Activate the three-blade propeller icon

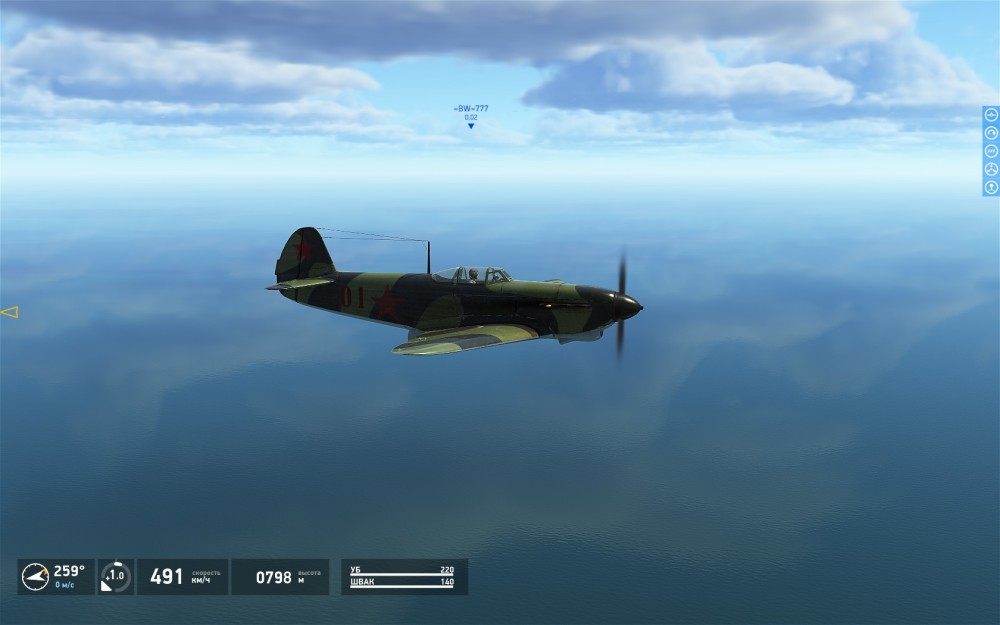point(991,169)
